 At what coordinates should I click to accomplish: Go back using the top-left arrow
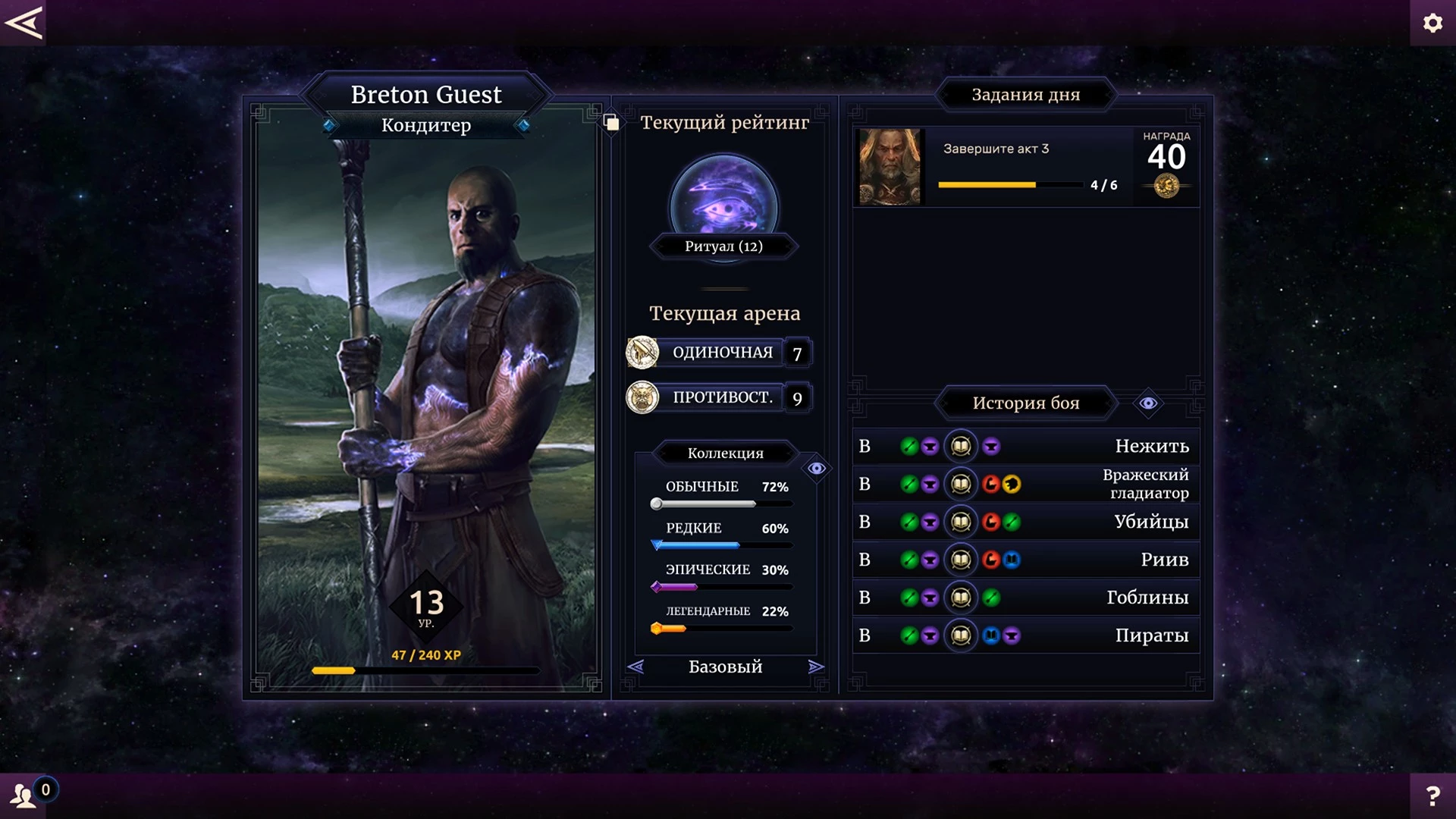(x=23, y=23)
